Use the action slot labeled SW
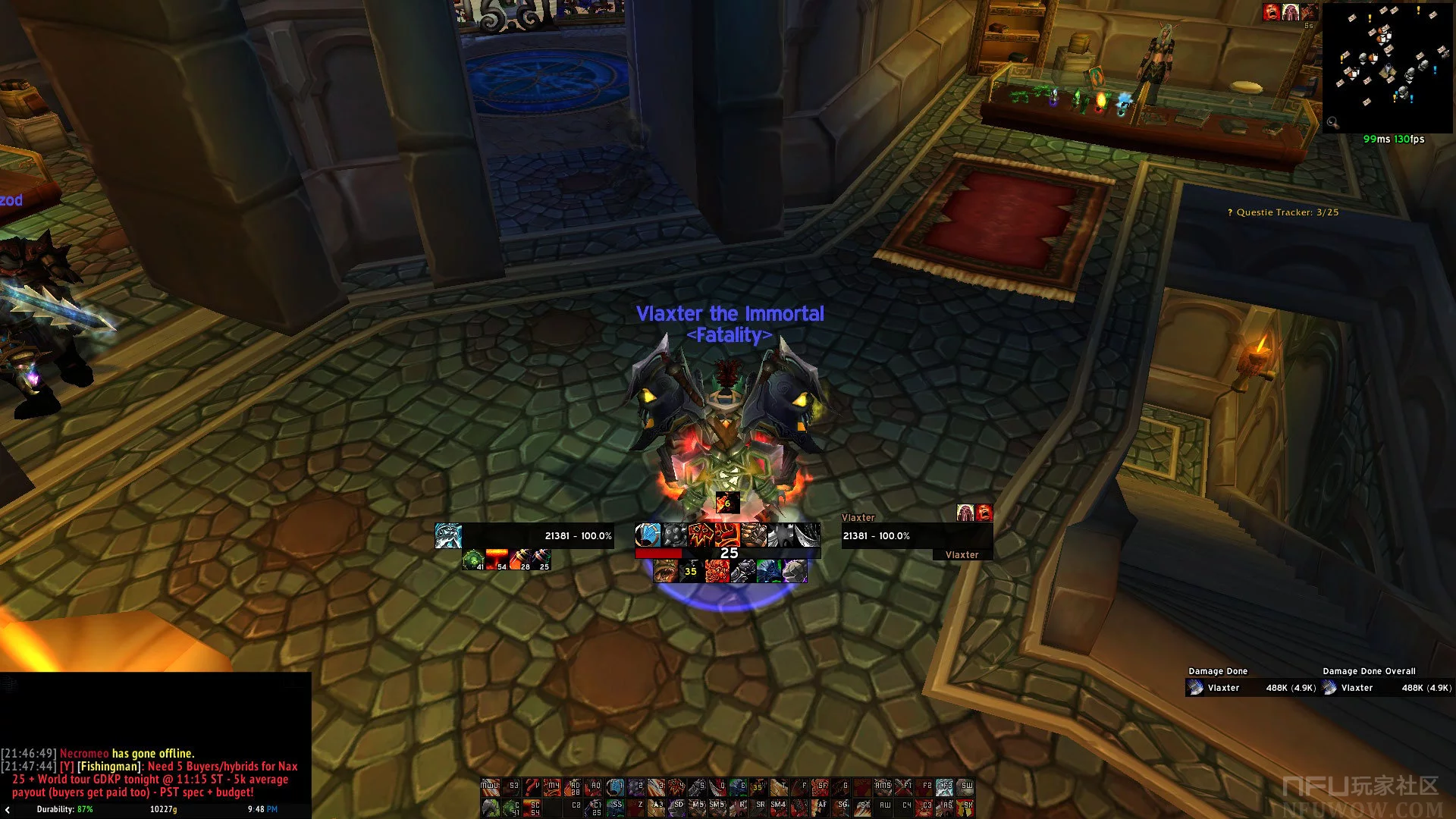The image size is (1456, 819). pos(966,788)
